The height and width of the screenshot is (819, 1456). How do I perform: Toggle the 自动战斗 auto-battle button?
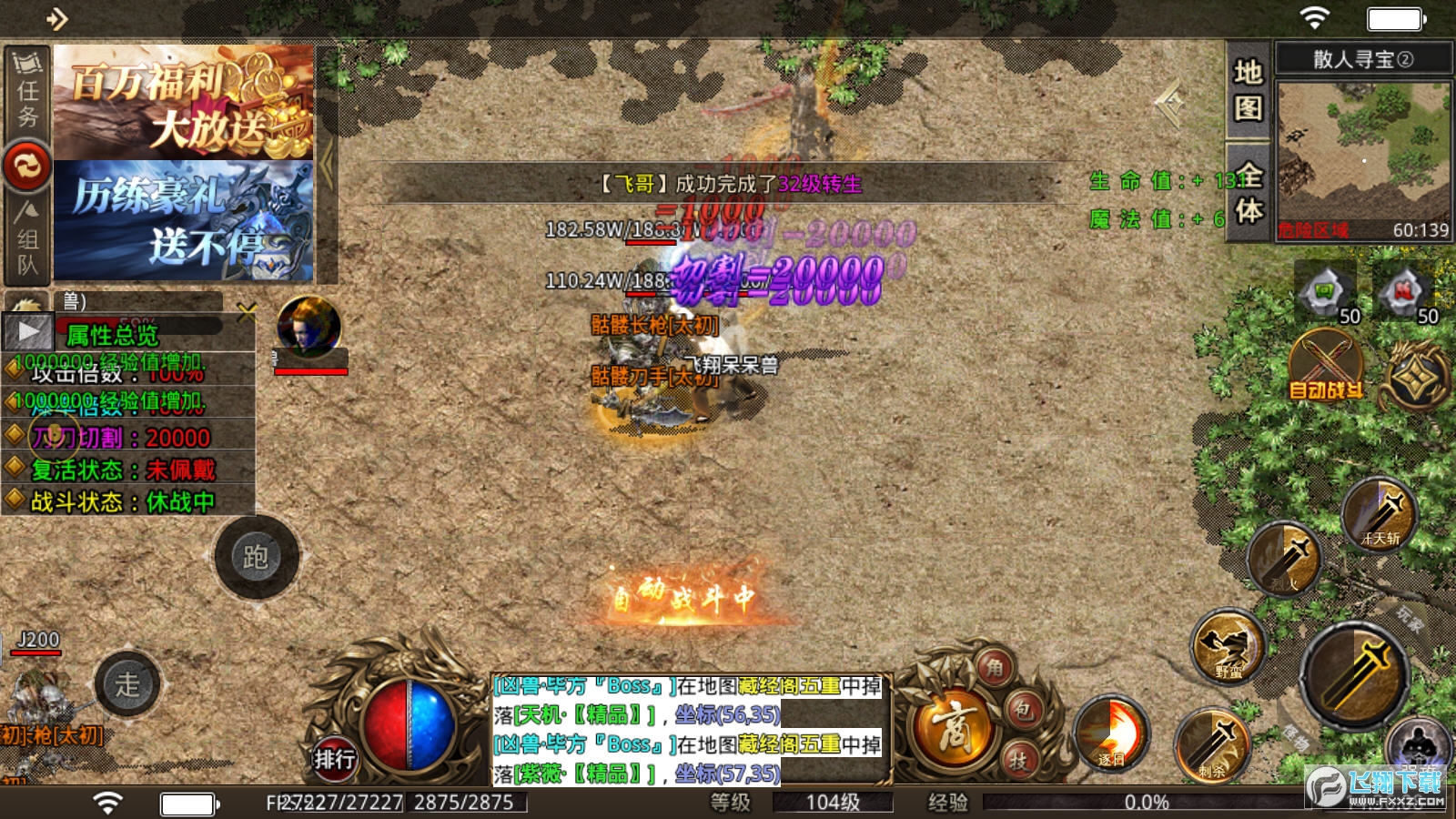pos(1327,367)
